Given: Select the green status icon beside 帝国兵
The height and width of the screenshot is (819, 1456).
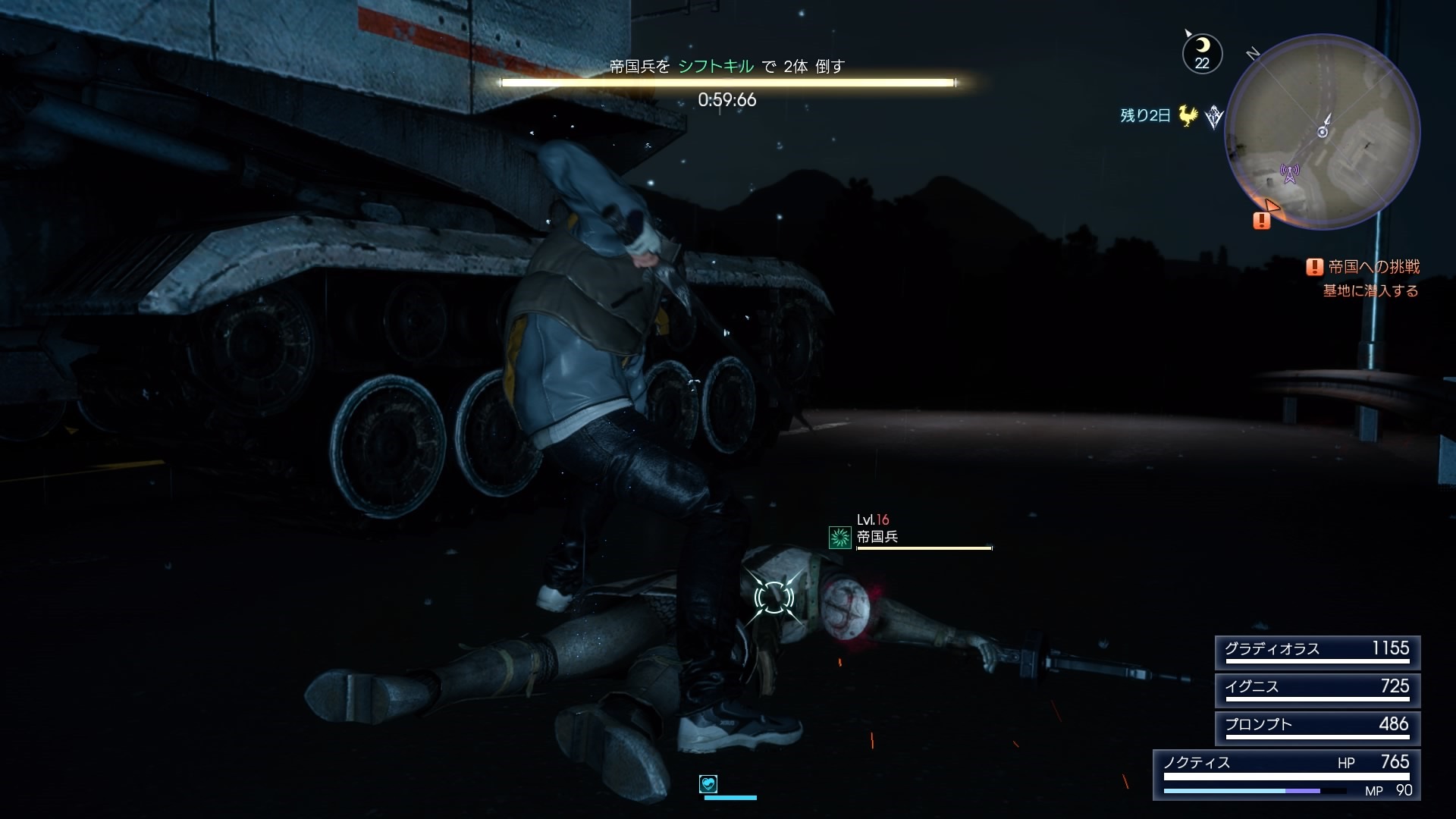Looking at the screenshot, I should [x=839, y=538].
